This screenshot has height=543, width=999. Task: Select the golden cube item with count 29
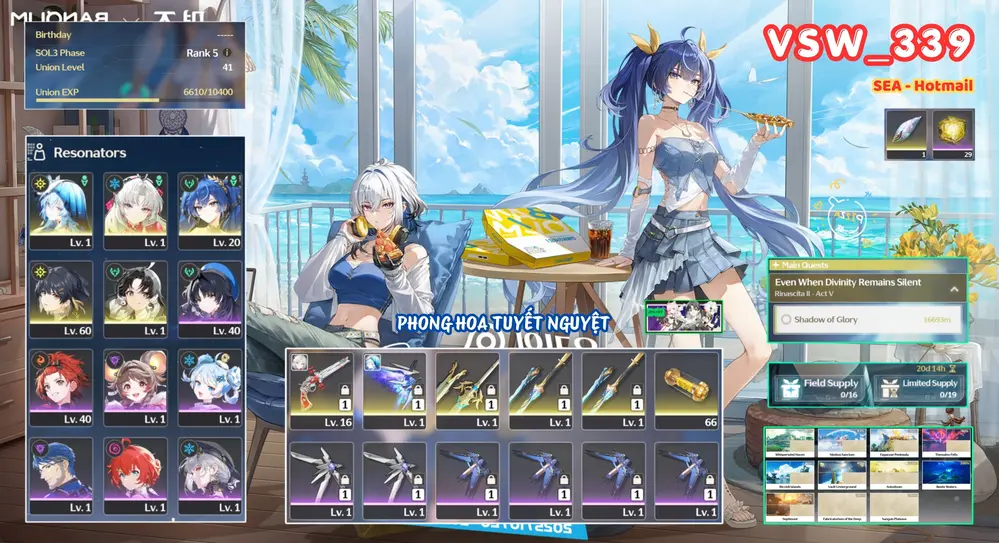coord(953,134)
